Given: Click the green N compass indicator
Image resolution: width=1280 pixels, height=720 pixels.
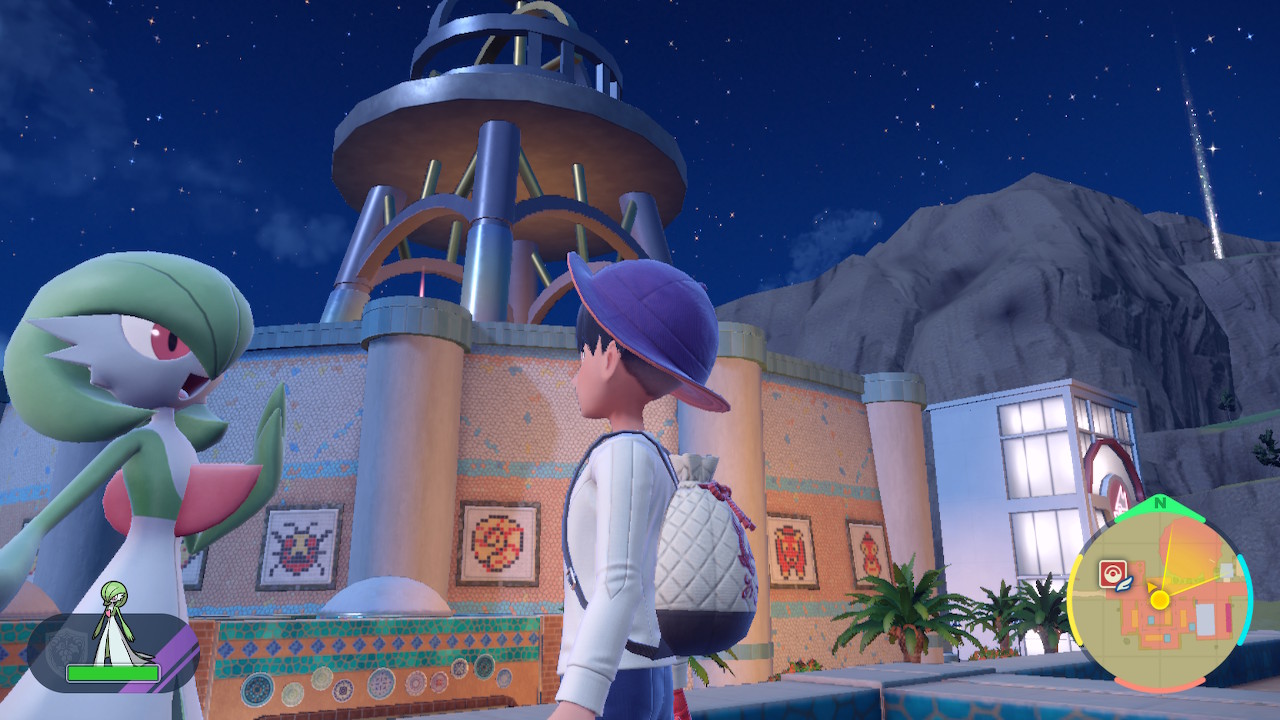Looking at the screenshot, I should click(1159, 504).
